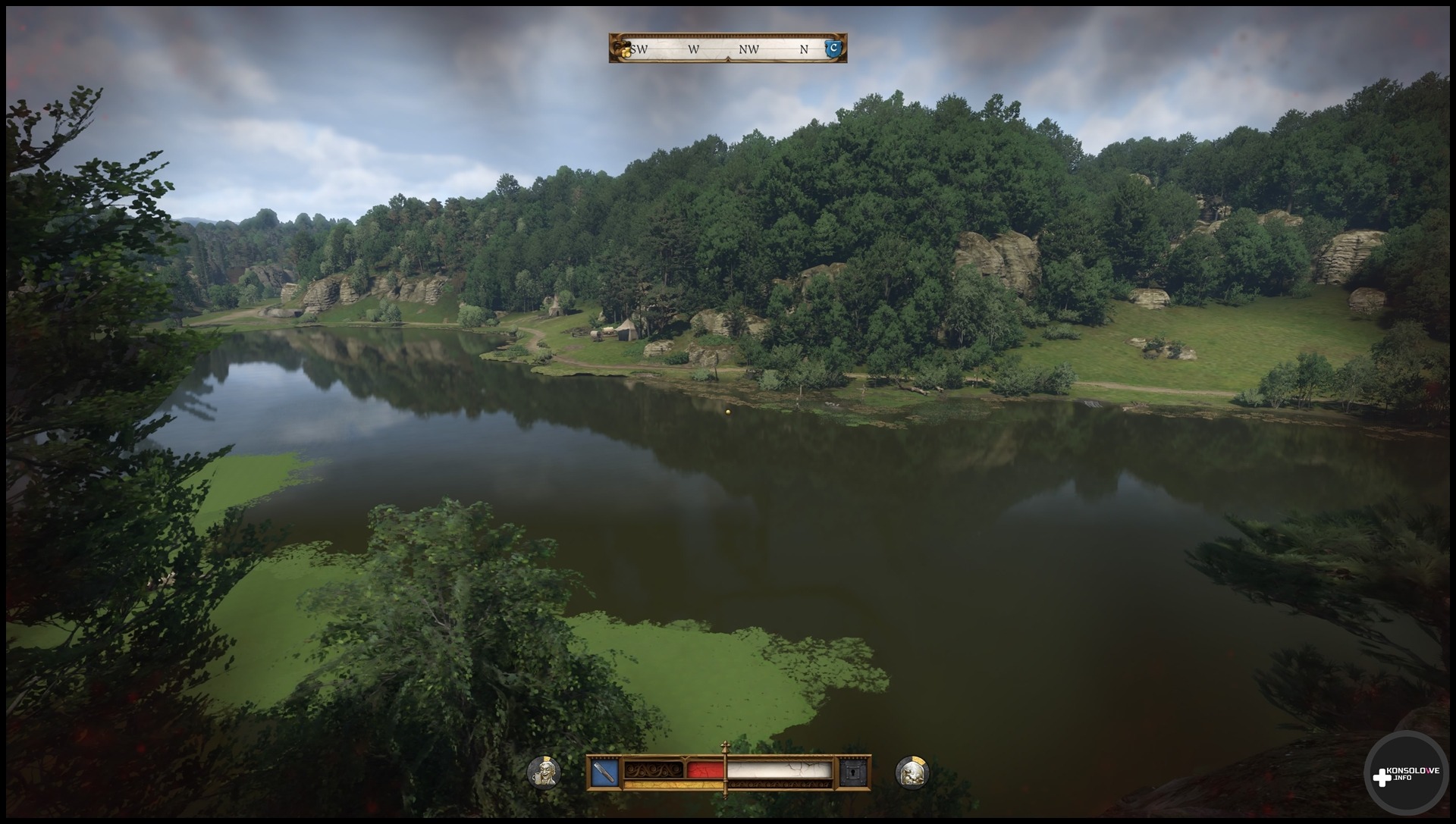Image resolution: width=1456 pixels, height=824 pixels.
Task: Click the keyhole lock slot
Action: click(x=851, y=773)
